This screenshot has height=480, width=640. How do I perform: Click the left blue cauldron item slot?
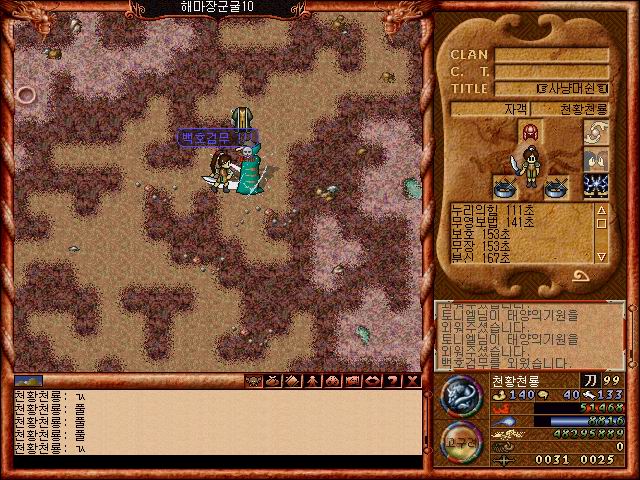pos(504,185)
